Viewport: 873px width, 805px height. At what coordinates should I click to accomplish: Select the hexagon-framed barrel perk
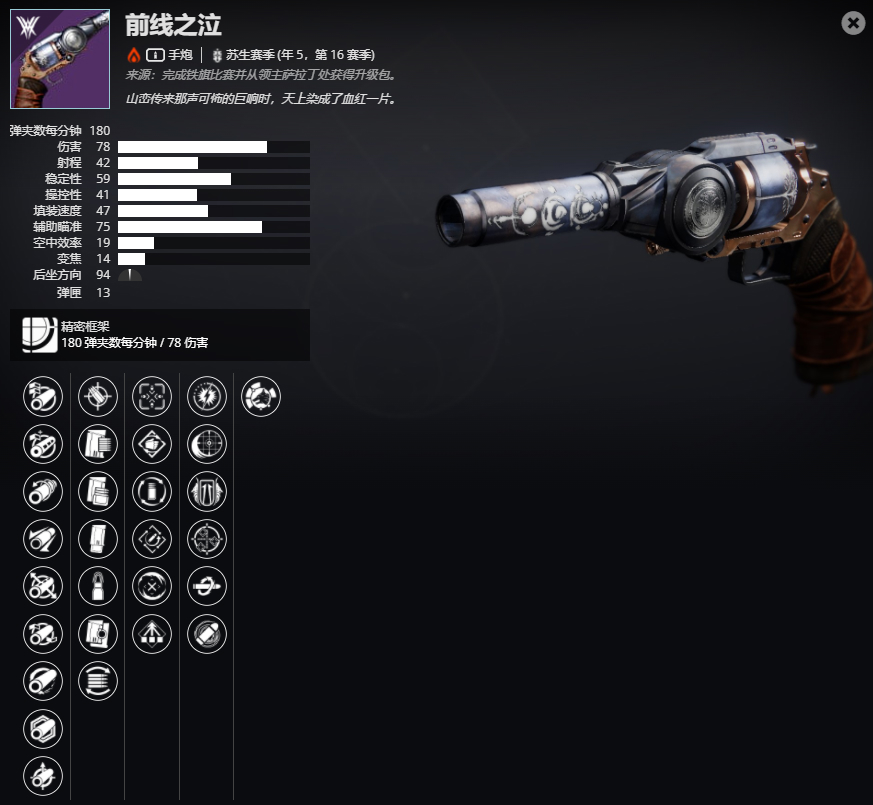coord(43,729)
